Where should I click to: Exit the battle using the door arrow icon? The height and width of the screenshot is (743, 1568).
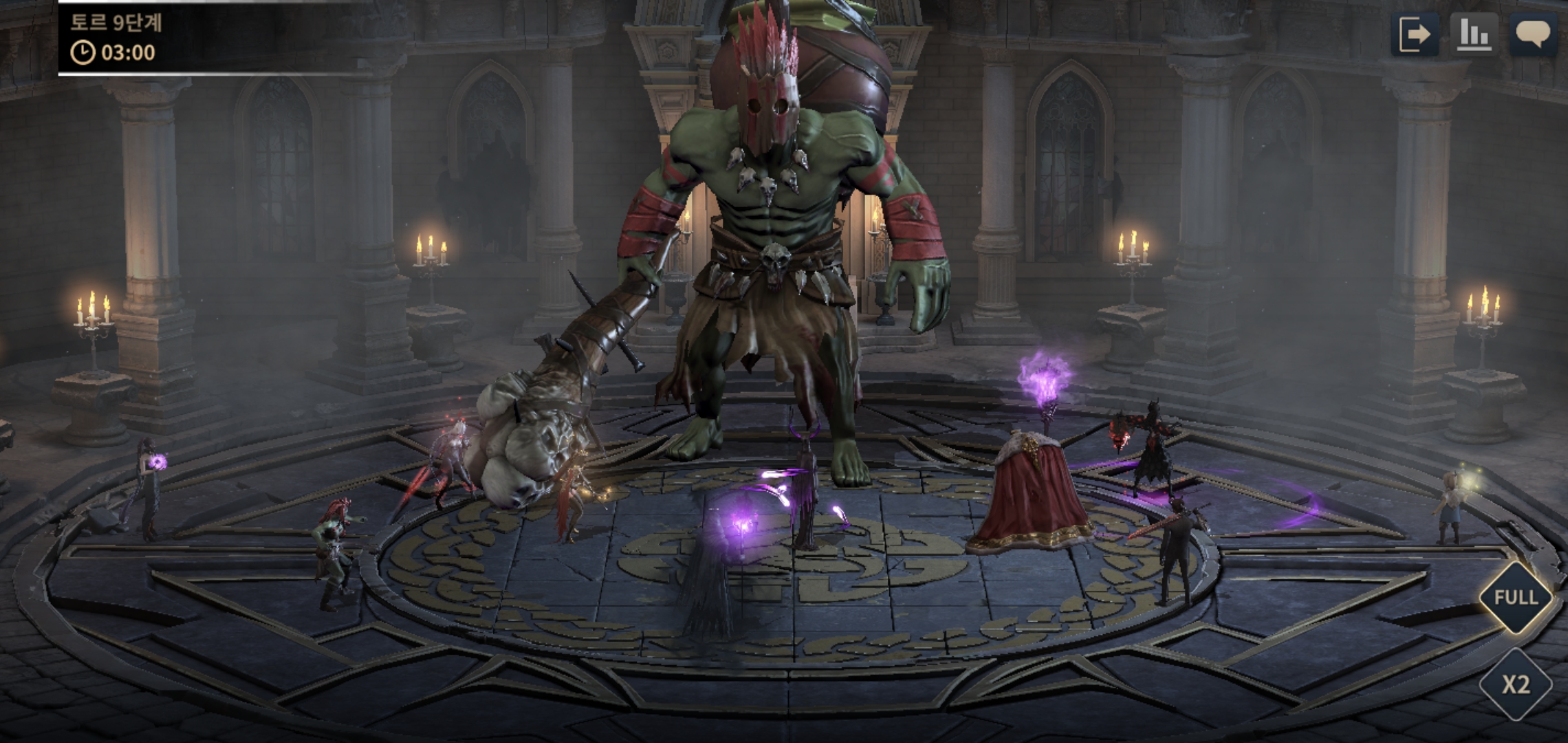[1415, 34]
